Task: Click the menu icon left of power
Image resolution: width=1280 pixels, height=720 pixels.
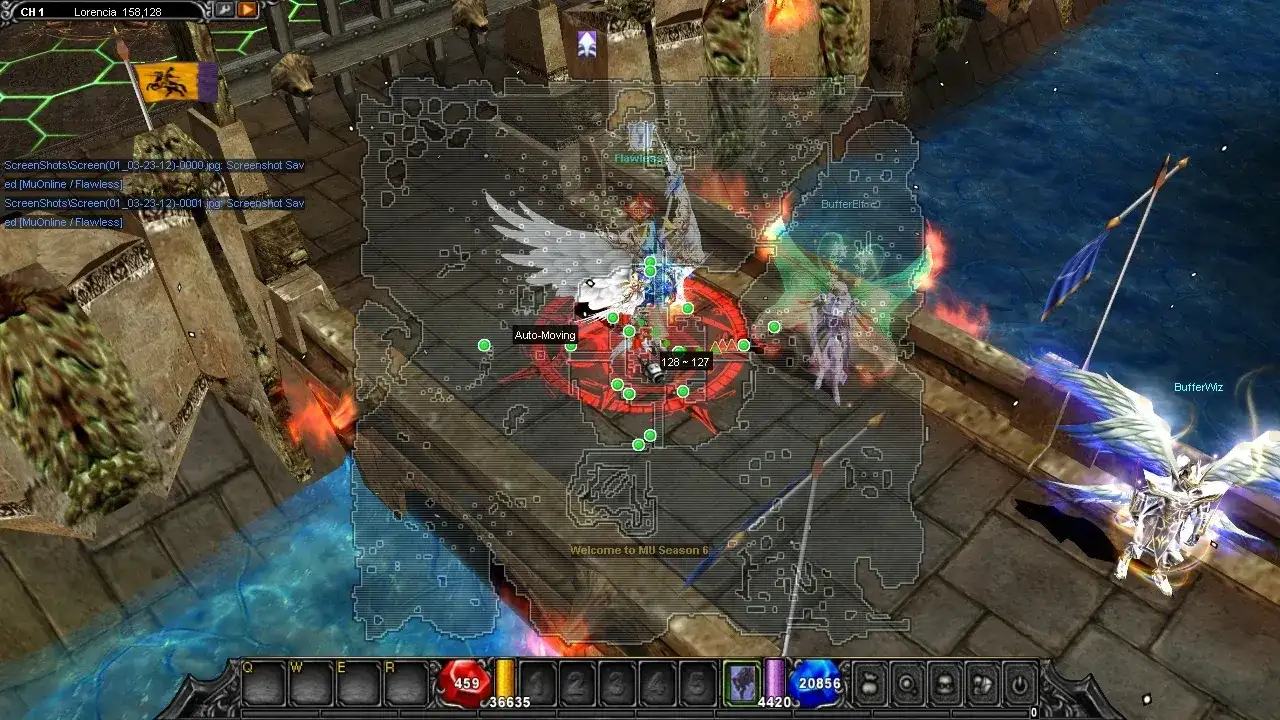Action: pos(982,684)
